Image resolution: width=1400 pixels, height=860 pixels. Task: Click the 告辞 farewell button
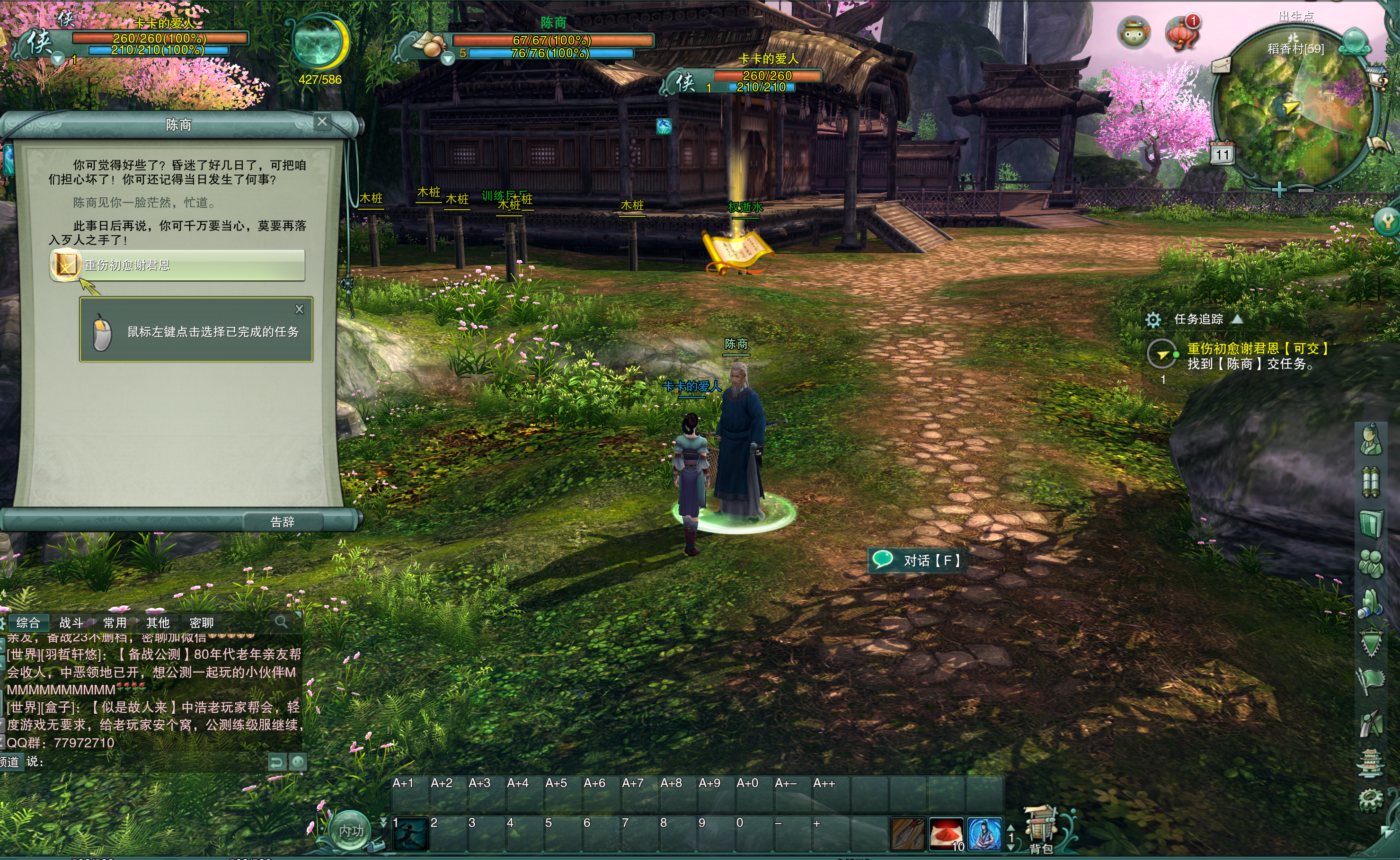pos(282,522)
